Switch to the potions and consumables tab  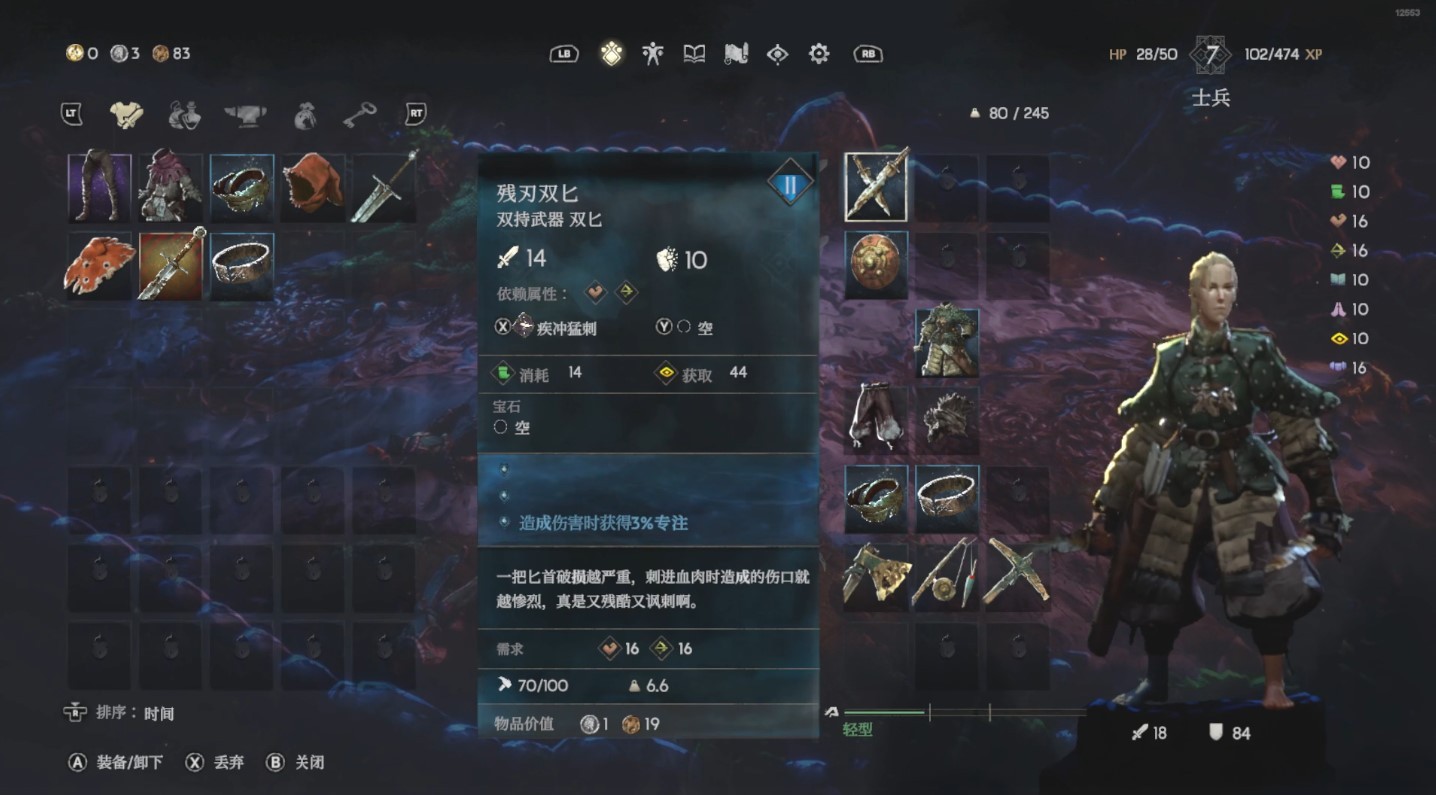[x=187, y=114]
